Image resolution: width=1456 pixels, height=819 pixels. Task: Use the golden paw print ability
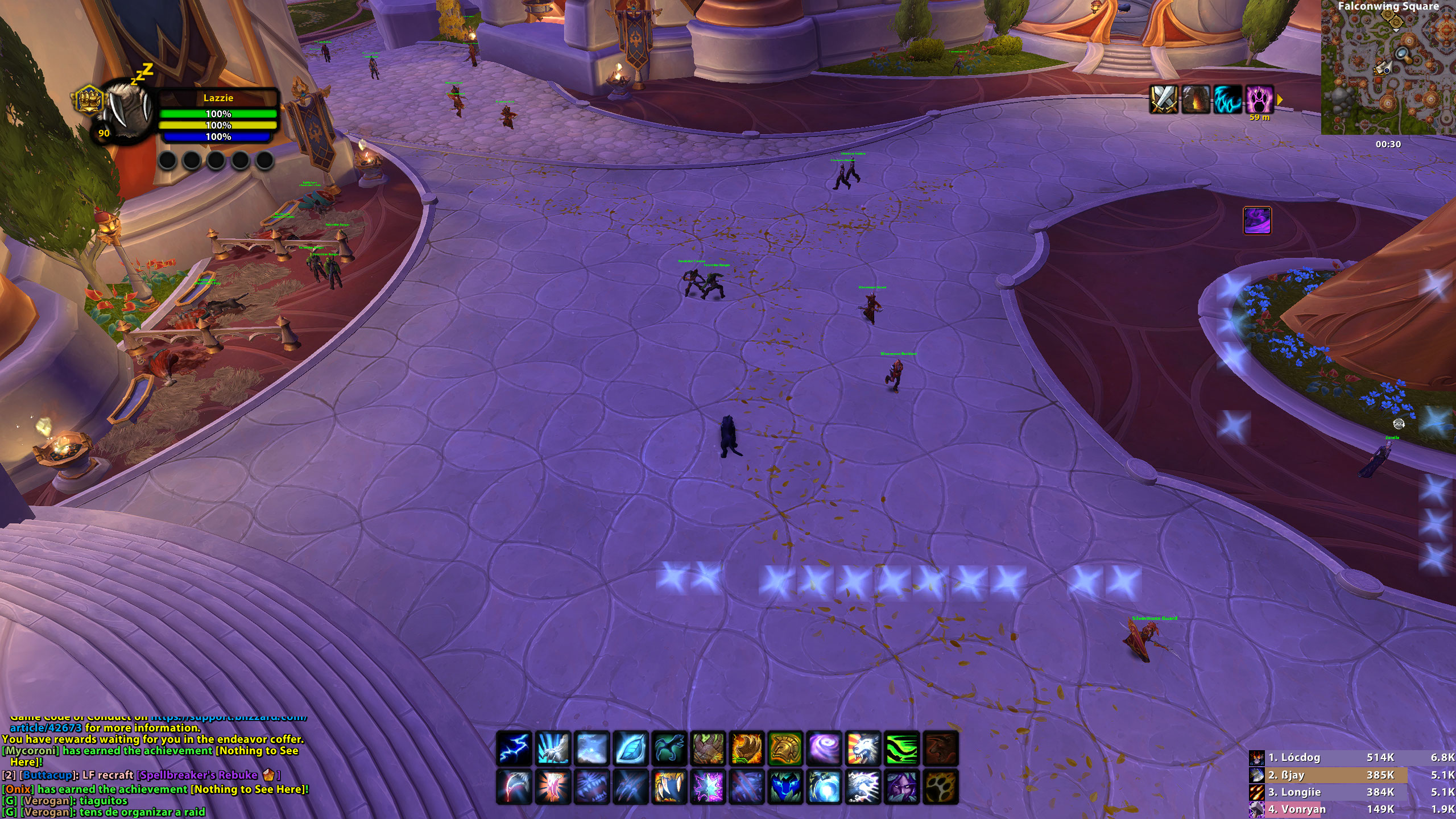941,787
